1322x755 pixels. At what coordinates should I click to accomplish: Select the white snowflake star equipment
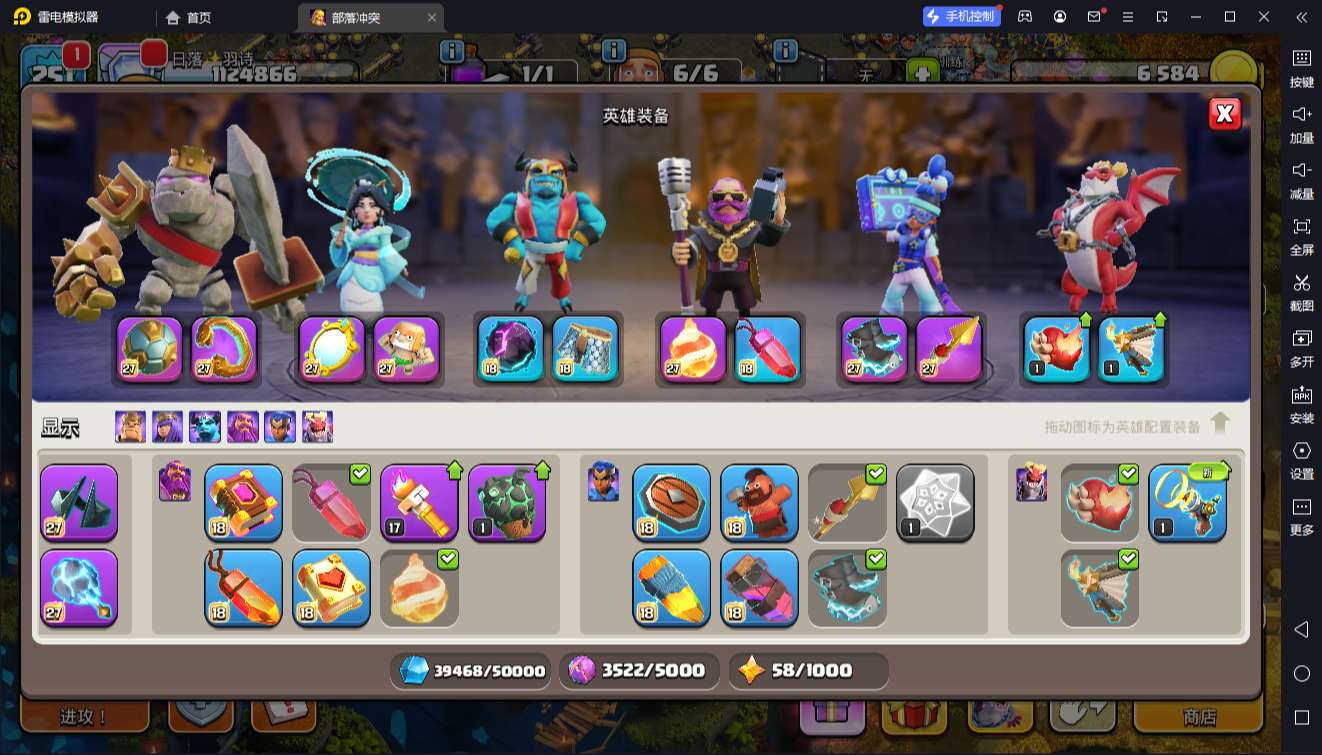coord(936,502)
